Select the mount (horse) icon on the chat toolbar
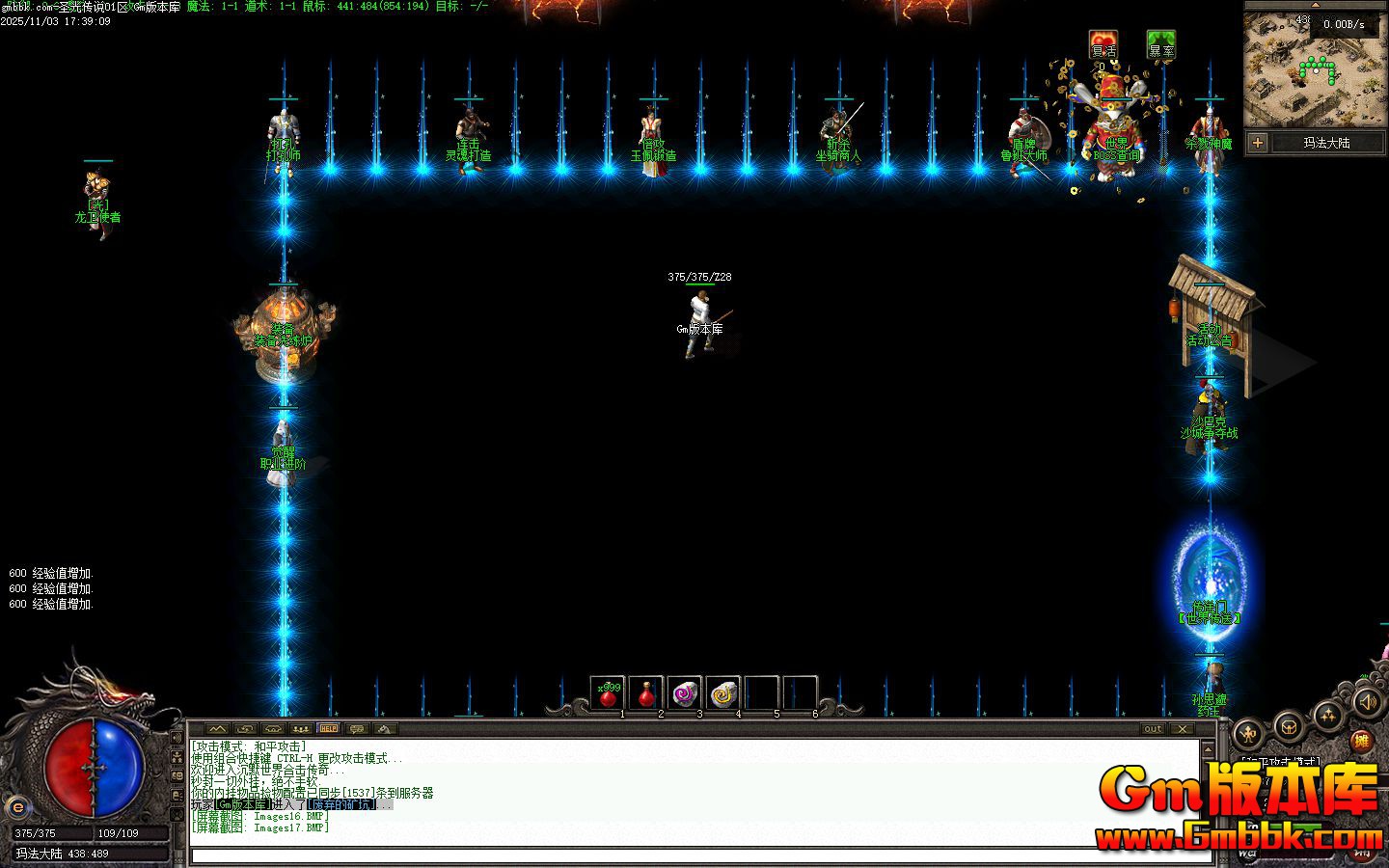 click(383, 729)
